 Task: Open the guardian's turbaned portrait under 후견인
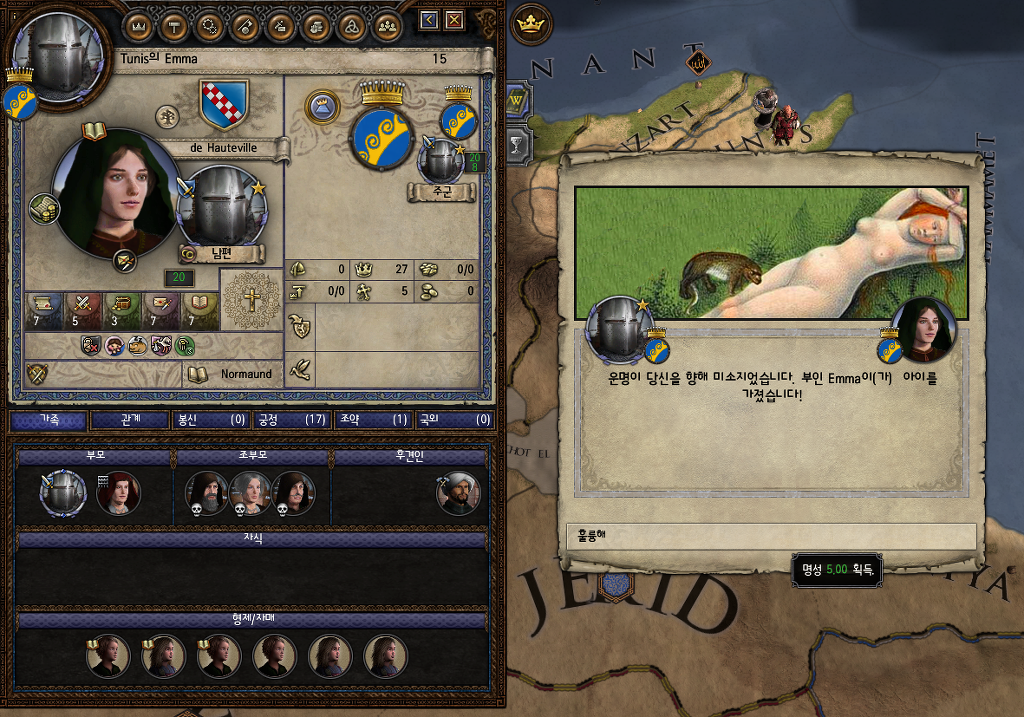458,493
